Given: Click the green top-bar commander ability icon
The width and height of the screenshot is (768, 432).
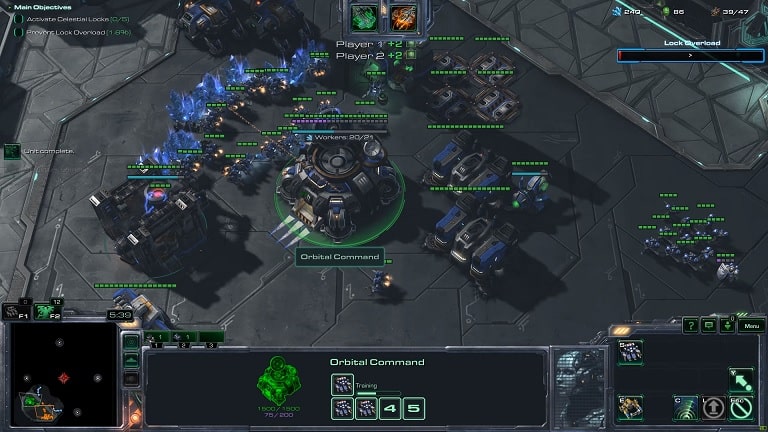Looking at the screenshot, I should [x=365, y=17].
